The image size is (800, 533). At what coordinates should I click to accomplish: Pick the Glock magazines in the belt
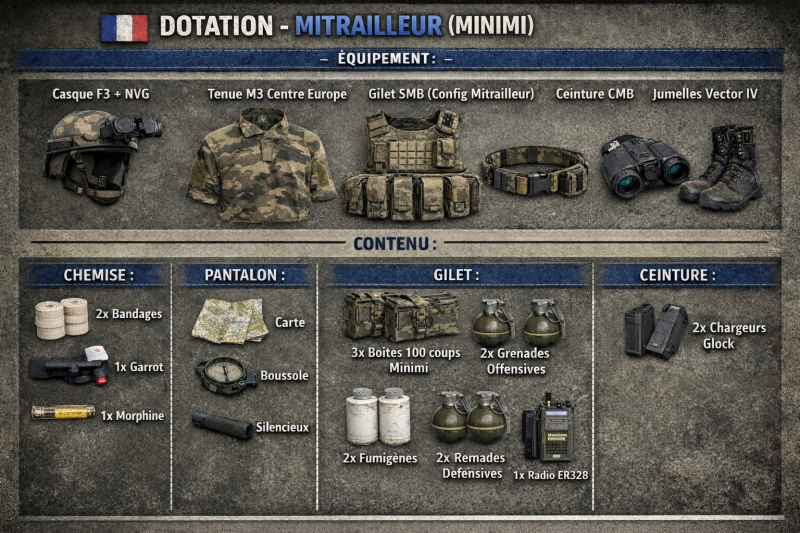[655, 330]
